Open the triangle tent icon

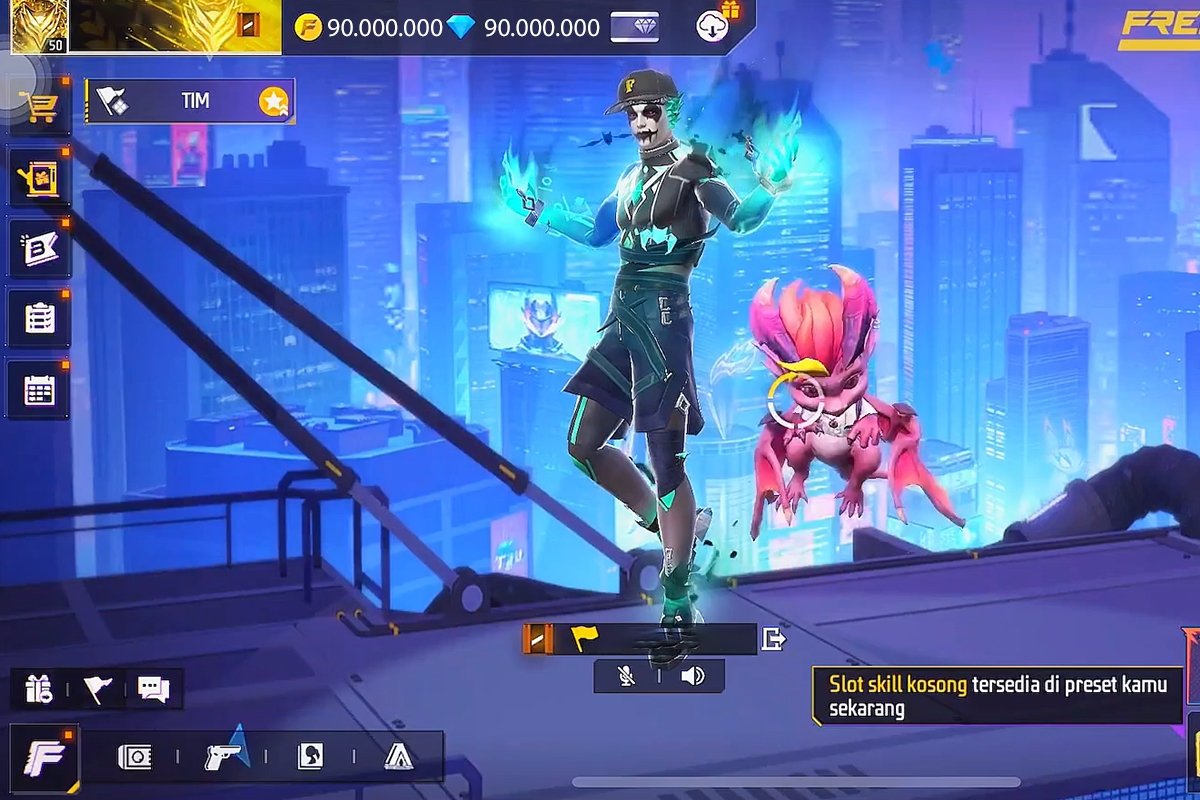tap(398, 757)
